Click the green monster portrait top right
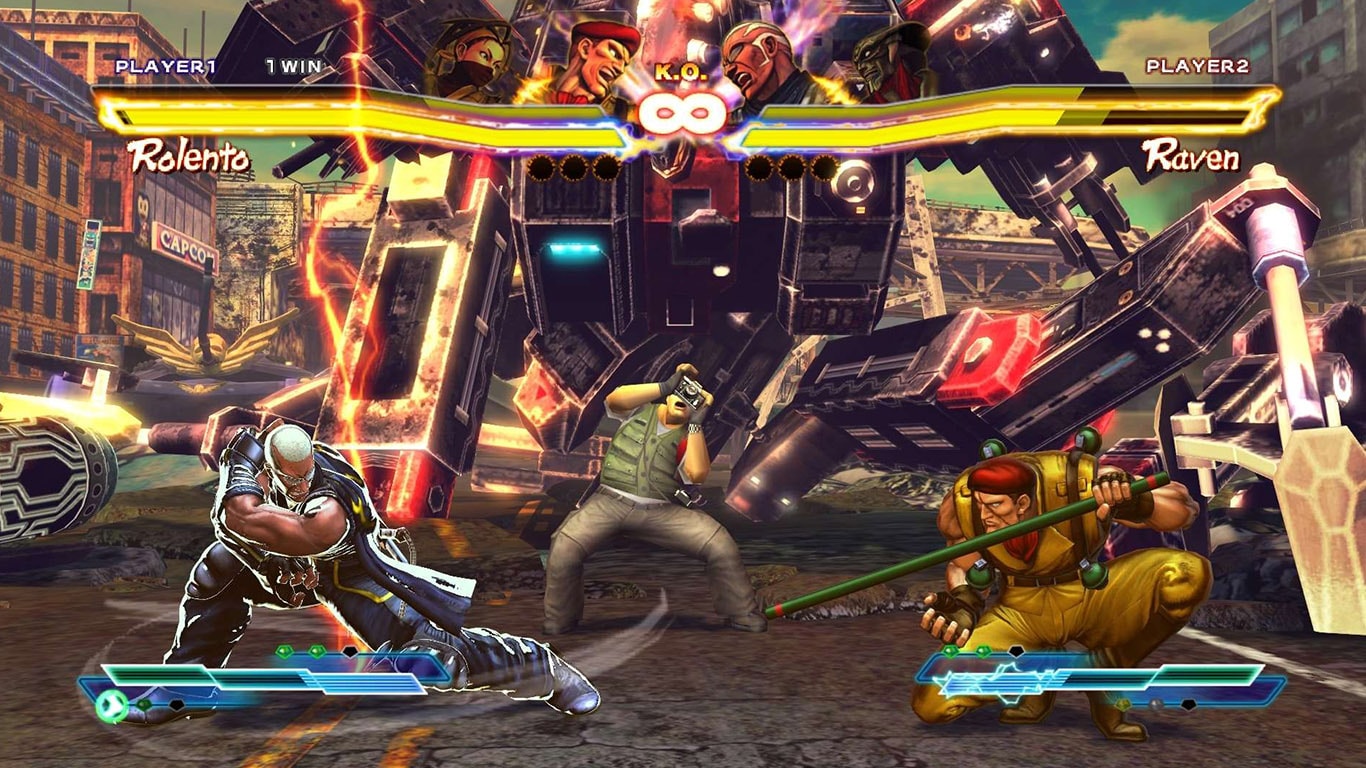 [878, 55]
